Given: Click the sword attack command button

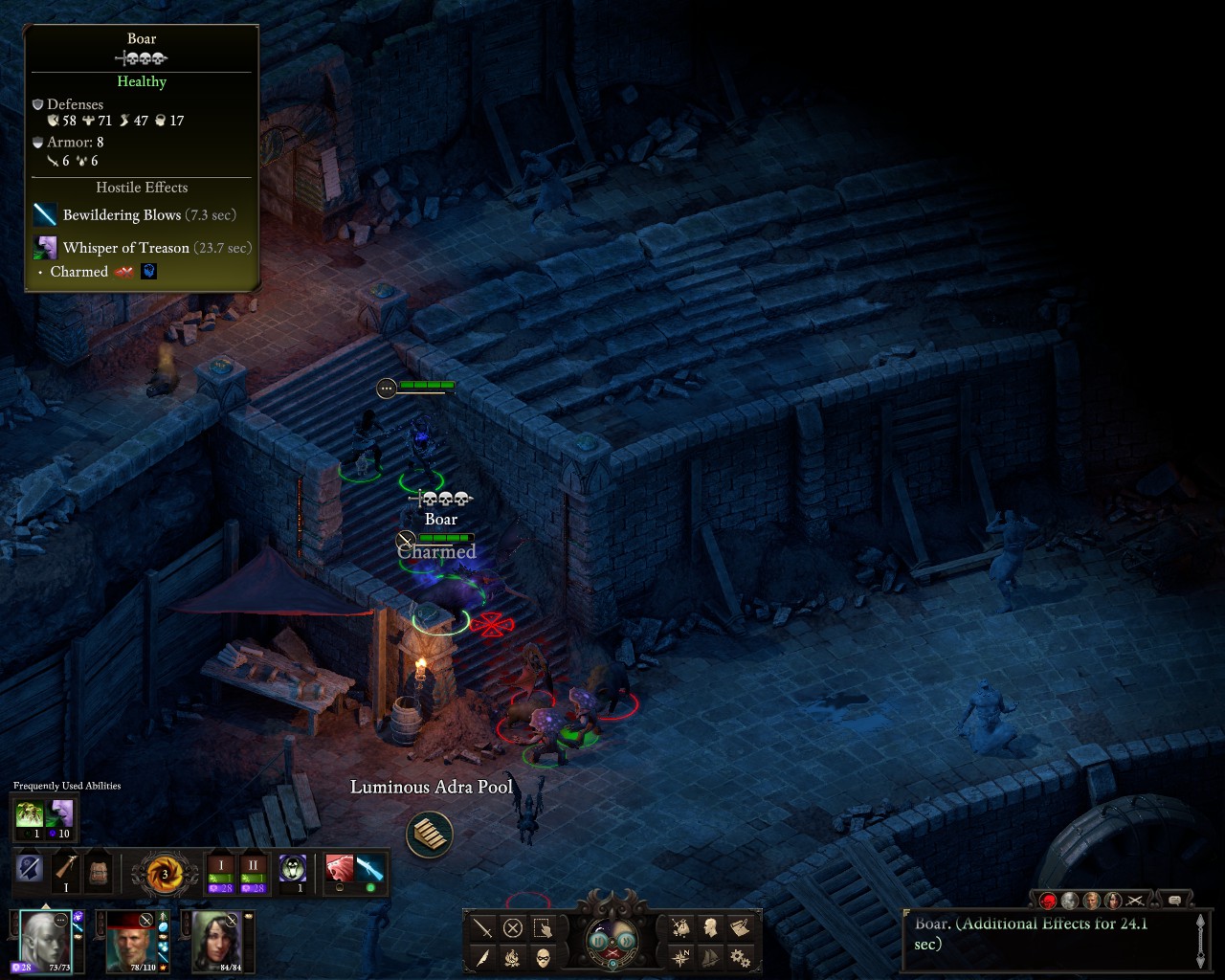Looking at the screenshot, I should click(483, 928).
